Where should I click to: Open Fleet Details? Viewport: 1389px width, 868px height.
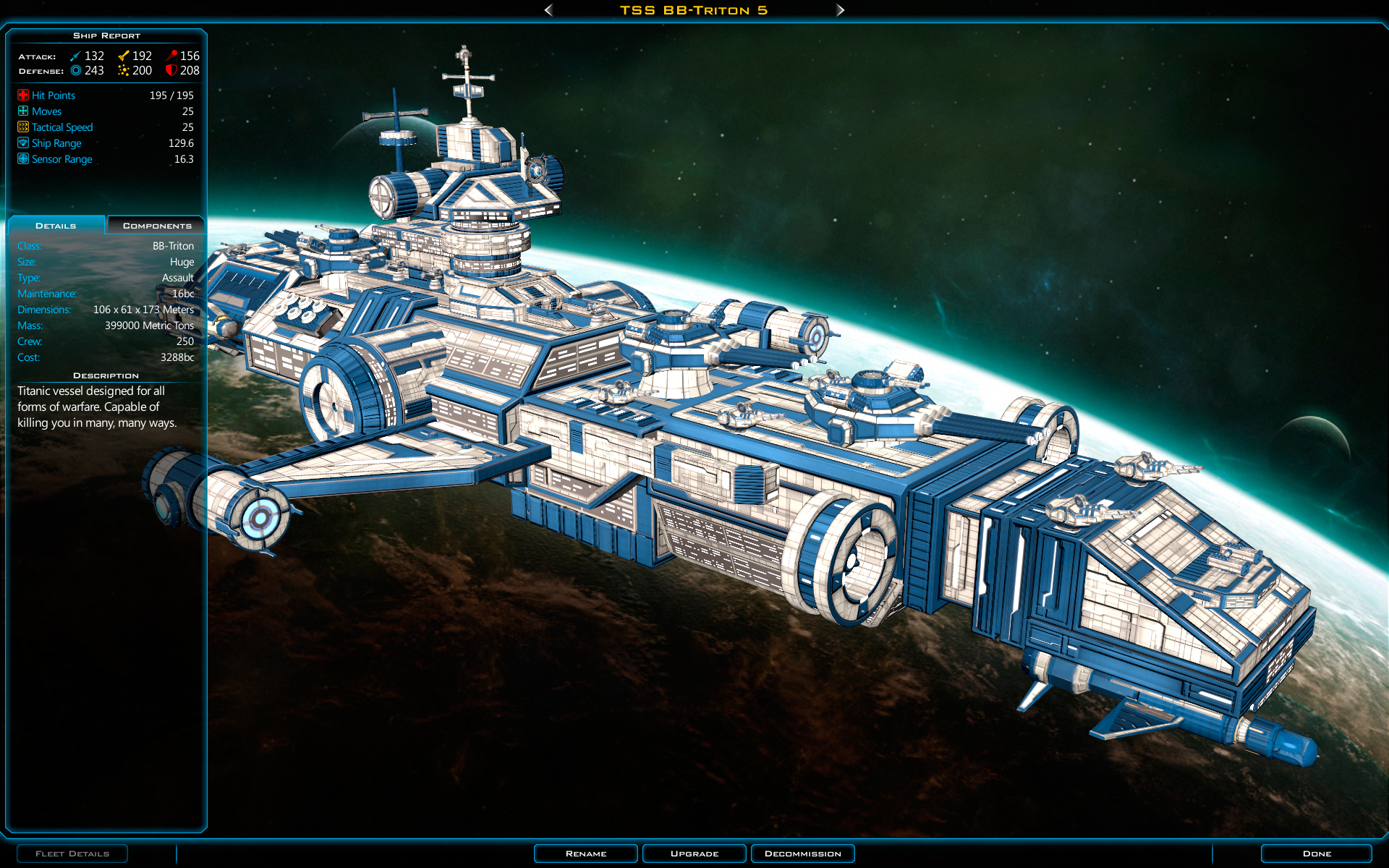[x=72, y=854]
